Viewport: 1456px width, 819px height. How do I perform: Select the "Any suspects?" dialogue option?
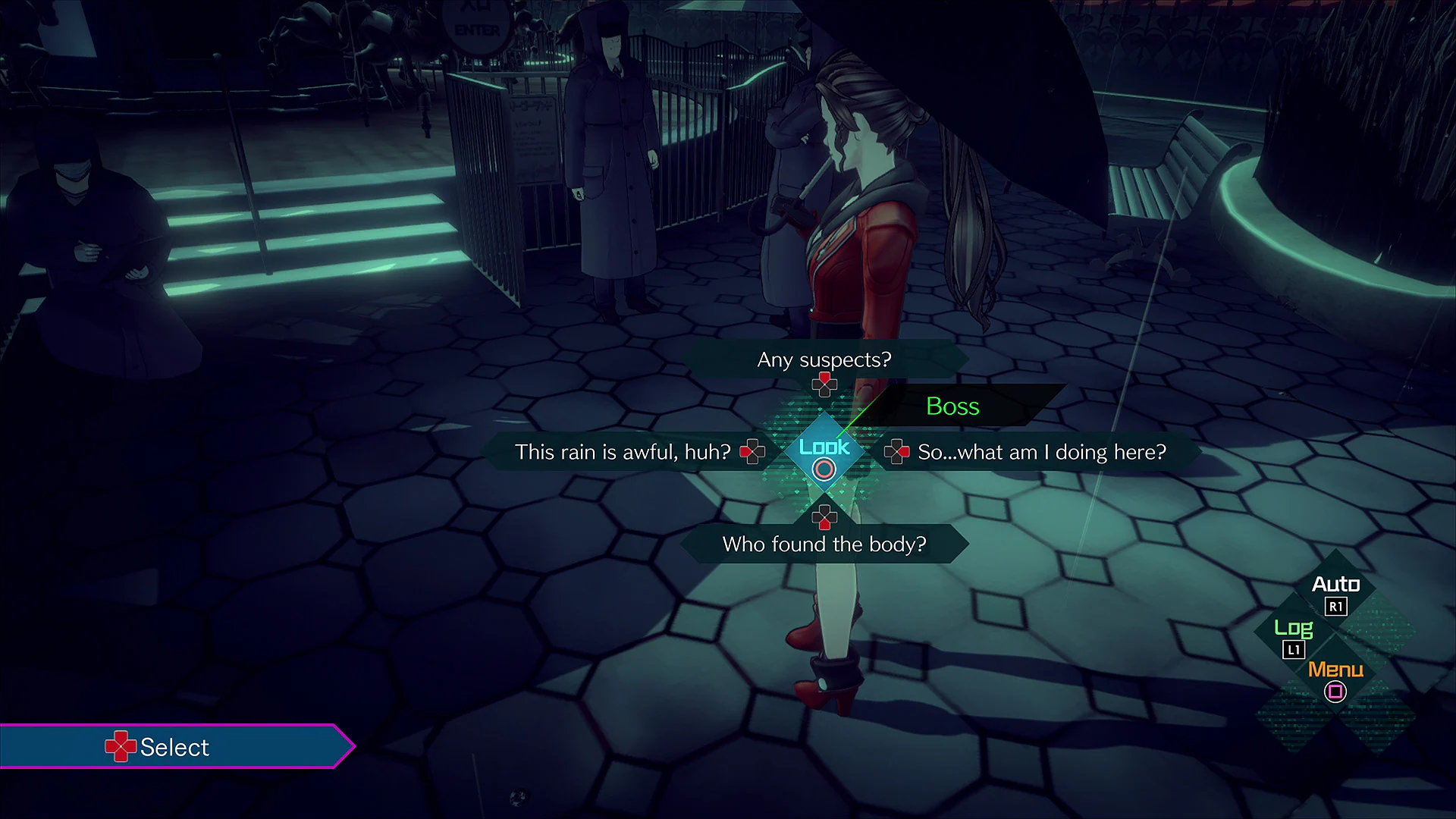(x=824, y=360)
